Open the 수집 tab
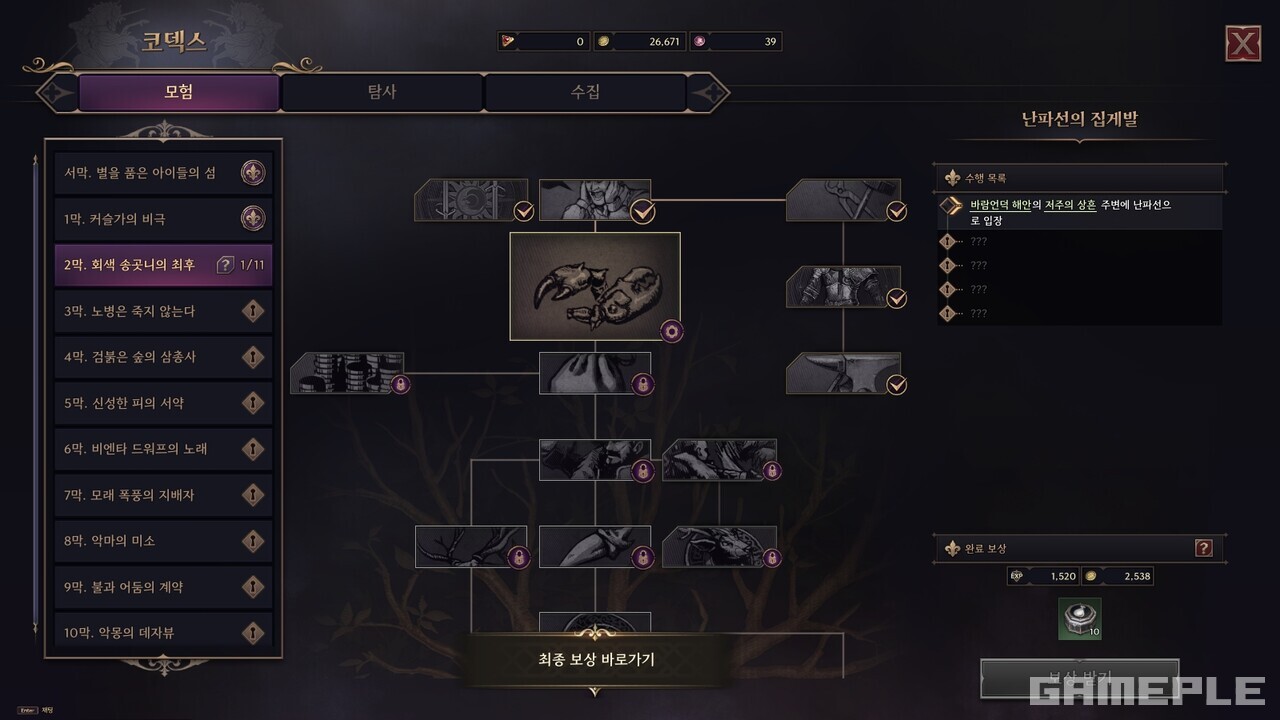The width and height of the screenshot is (1280, 720). (x=585, y=93)
